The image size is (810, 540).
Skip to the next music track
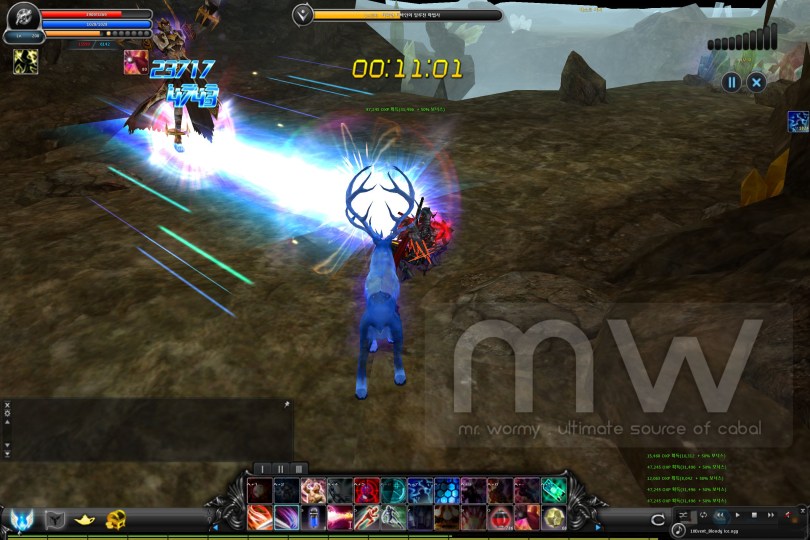tap(771, 515)
